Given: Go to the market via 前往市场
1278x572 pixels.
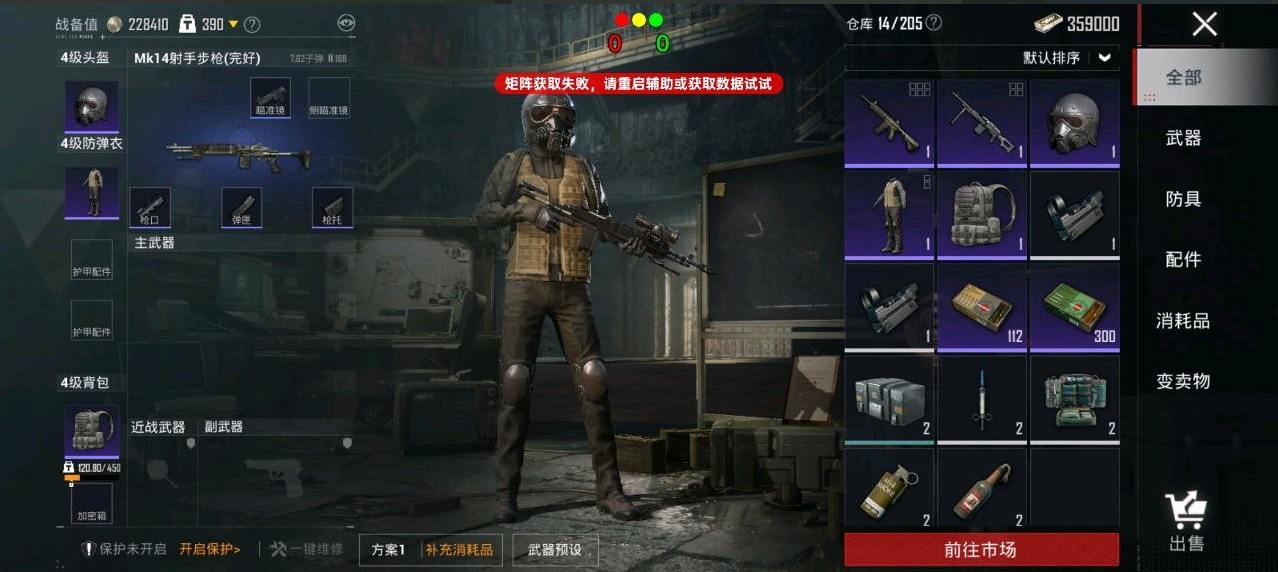Looking at the screenshot, I should coord(981,550).
